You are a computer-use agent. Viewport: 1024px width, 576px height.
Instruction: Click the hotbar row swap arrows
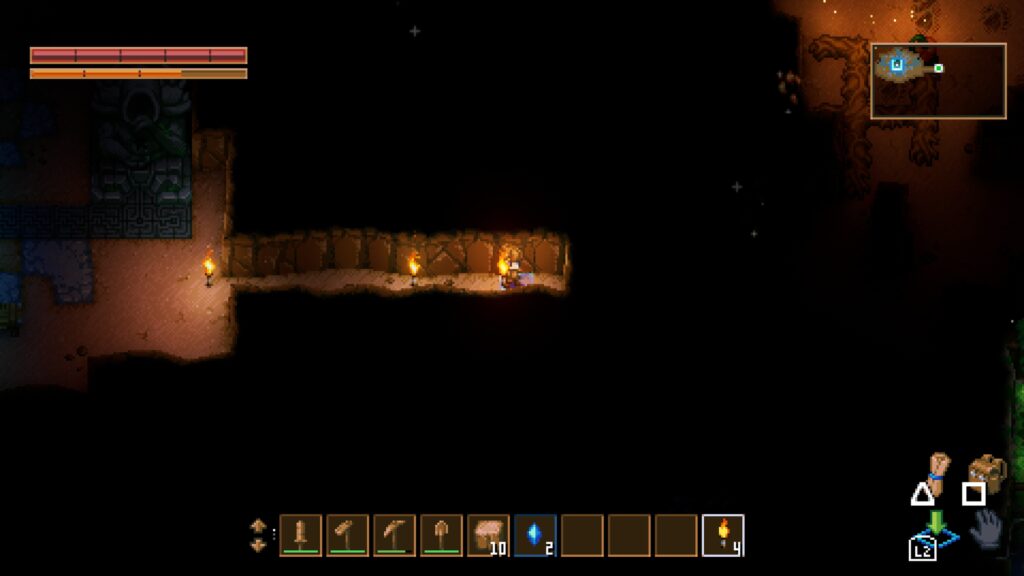[x=258, y=535]
